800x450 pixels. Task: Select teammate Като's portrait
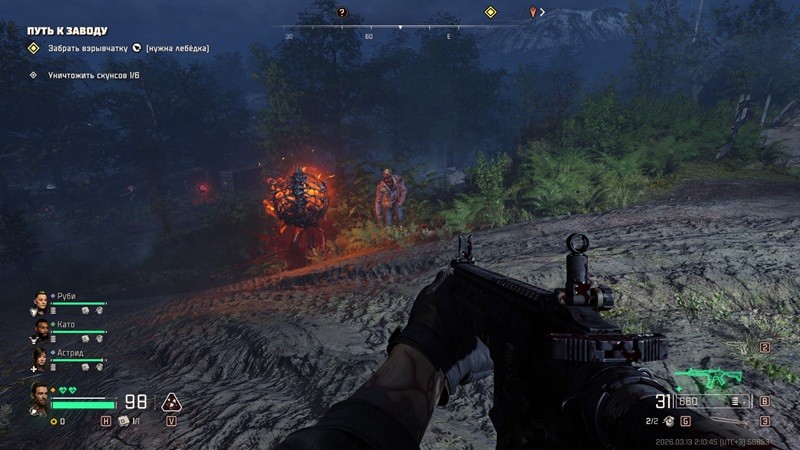pyautogui.click(x=40, y=328)
